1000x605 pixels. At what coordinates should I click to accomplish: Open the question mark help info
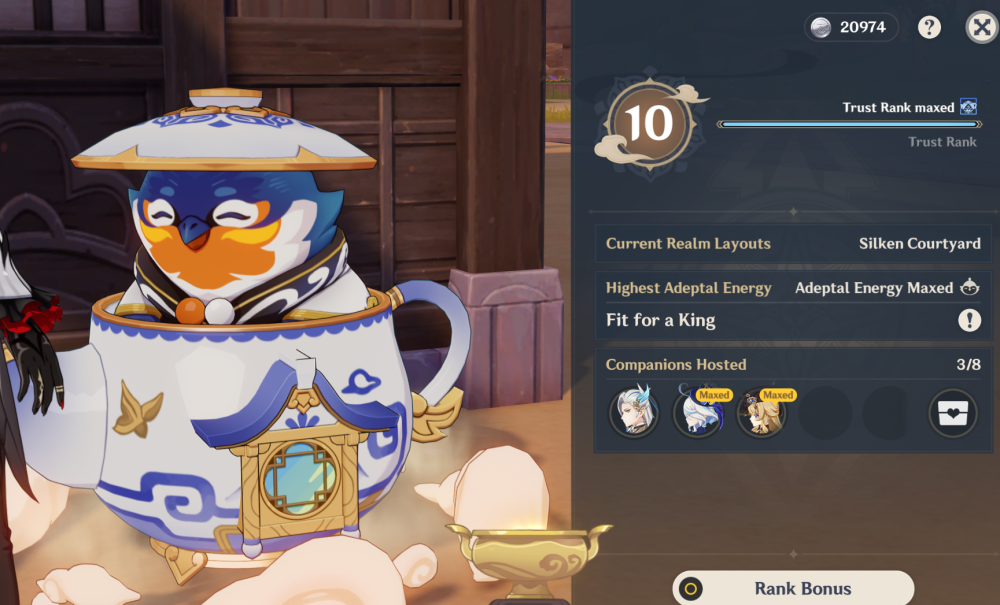(x=930, y=27)
